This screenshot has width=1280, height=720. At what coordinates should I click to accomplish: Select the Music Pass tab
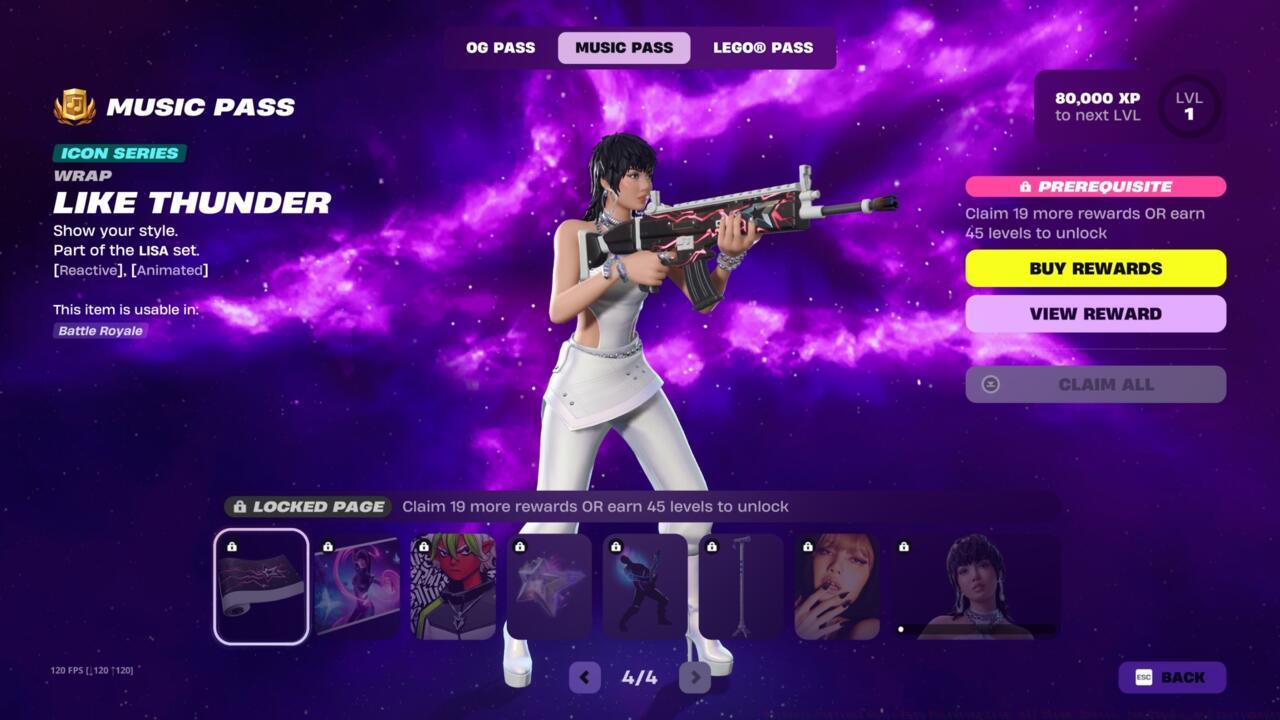[623, 47]
